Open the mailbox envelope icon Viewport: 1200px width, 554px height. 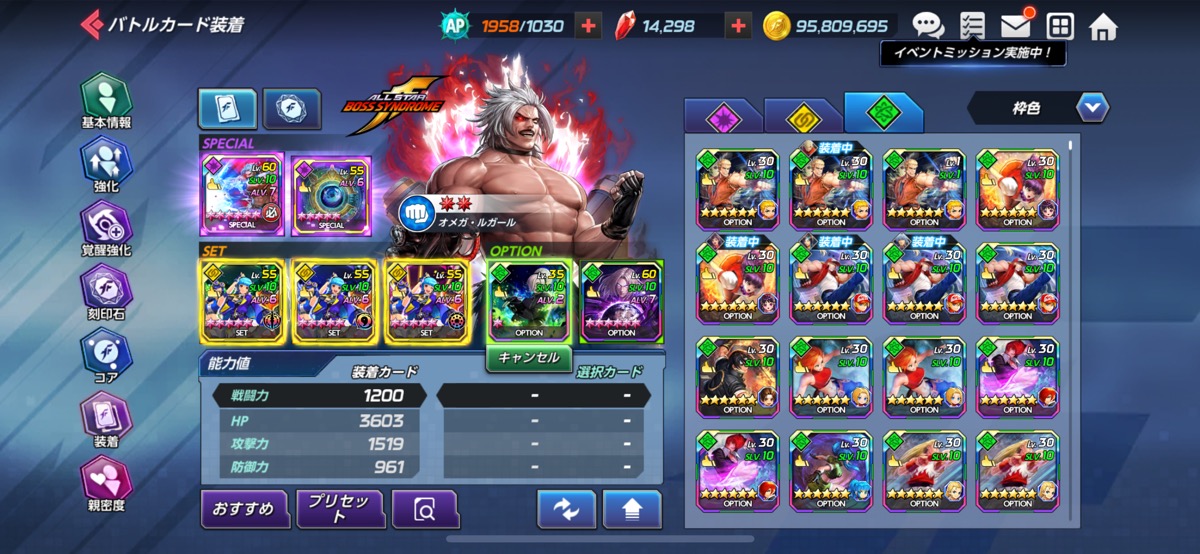point(1015,26)
